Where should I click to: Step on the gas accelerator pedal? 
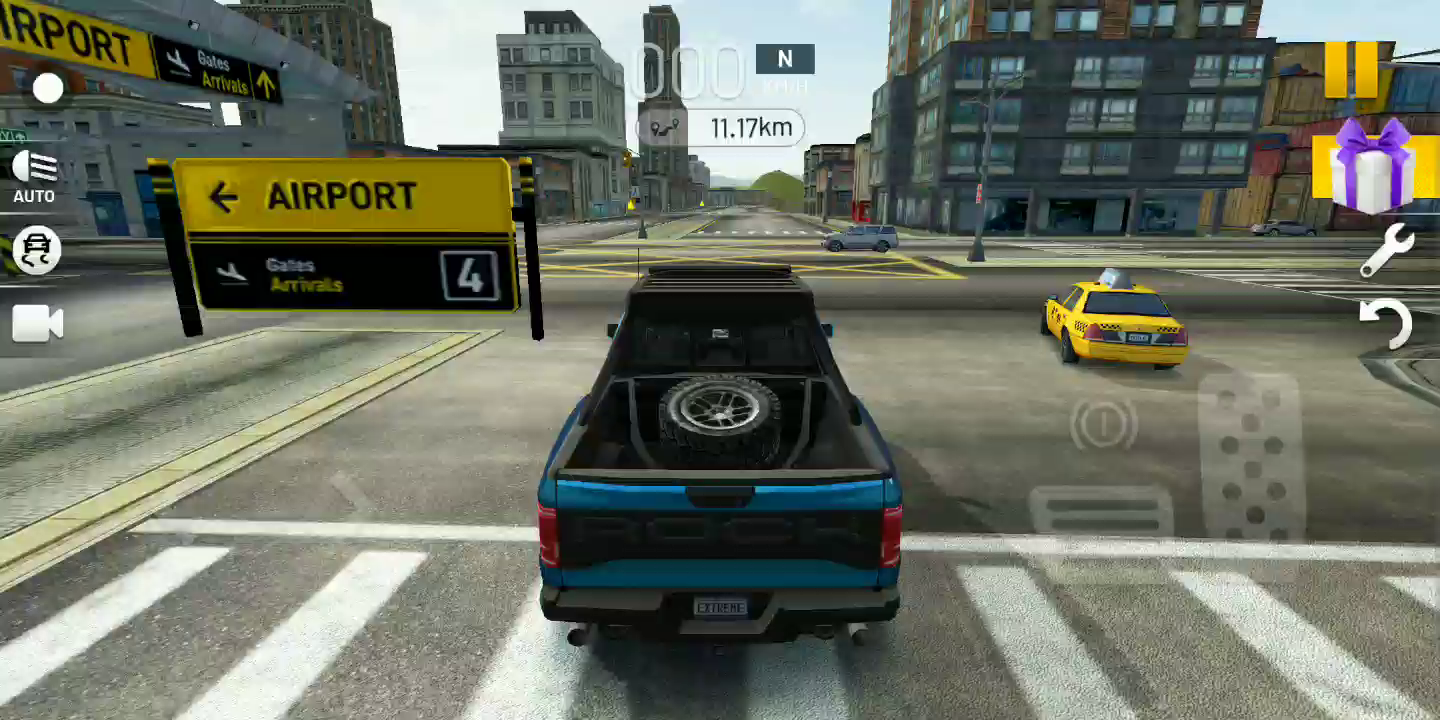[1250, 455]
